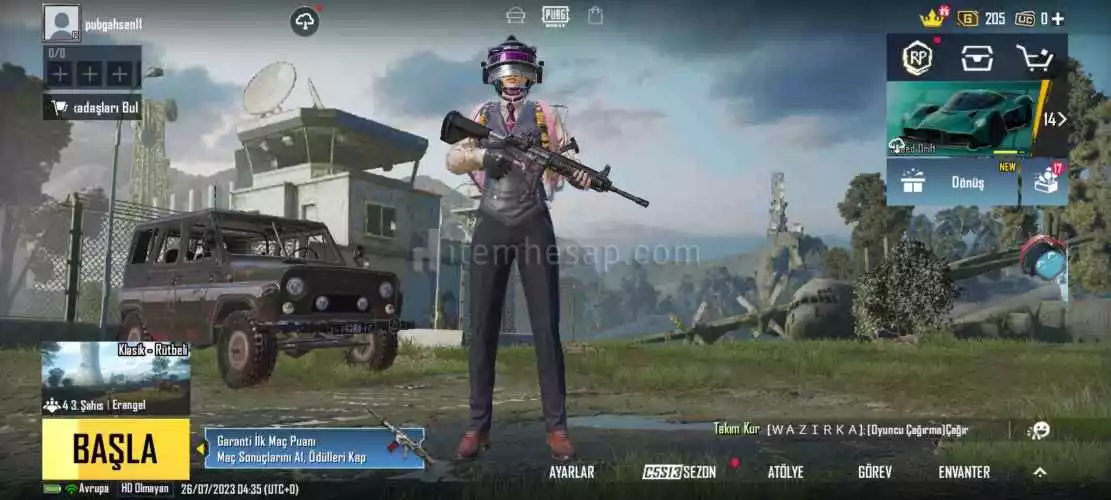Expand the bottom menu with the up arrow
Viewport: 1111px width, 500px height.
(x=1040, y=472)
